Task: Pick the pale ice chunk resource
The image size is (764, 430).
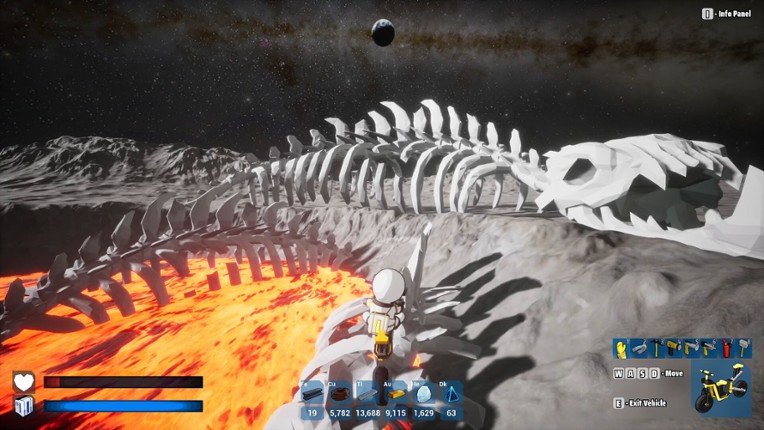Action: click(x=423, y=395)
